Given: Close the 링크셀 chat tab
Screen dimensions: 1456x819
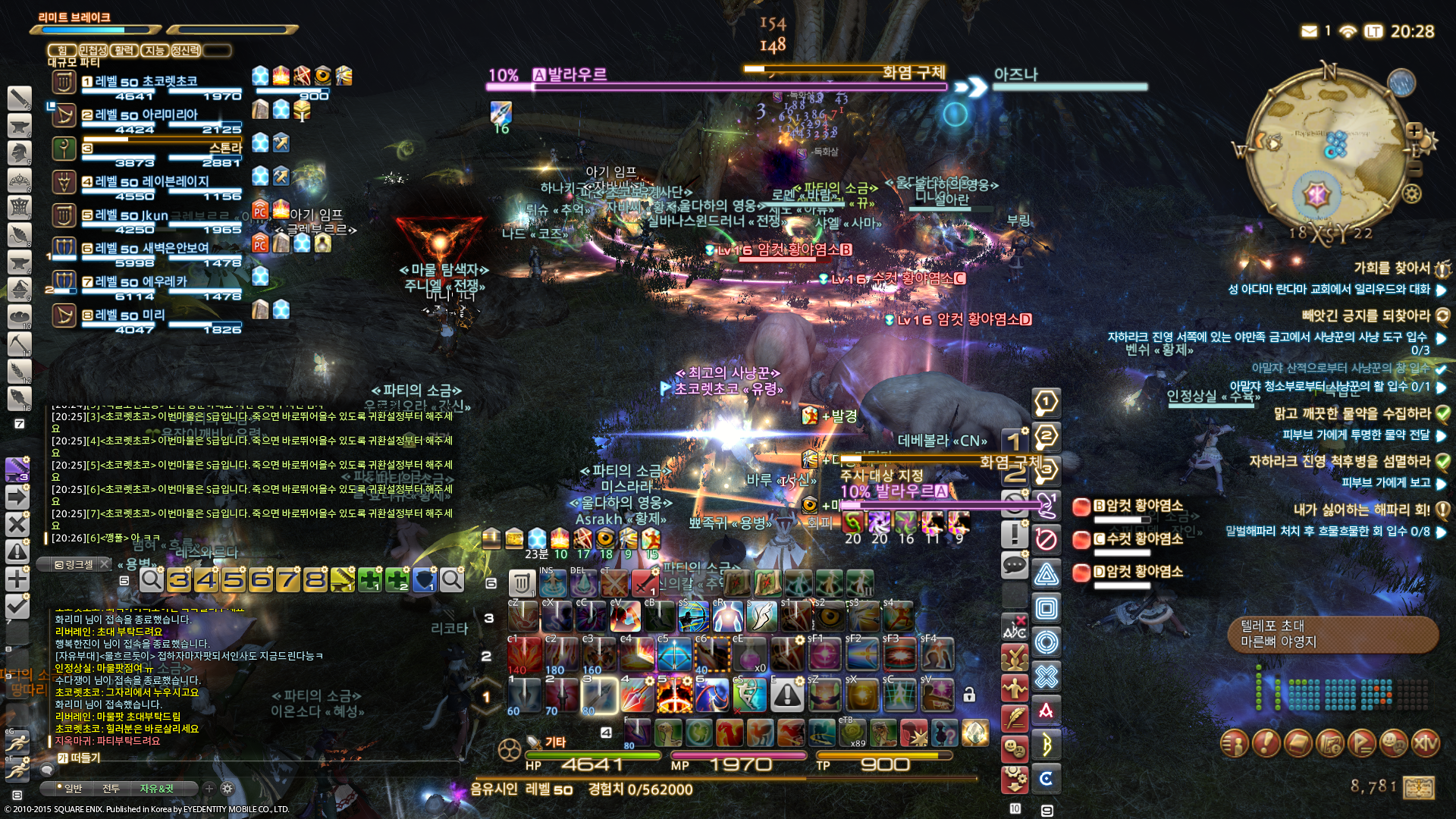Looking at the screenshot, I should (x=105, y=564).
